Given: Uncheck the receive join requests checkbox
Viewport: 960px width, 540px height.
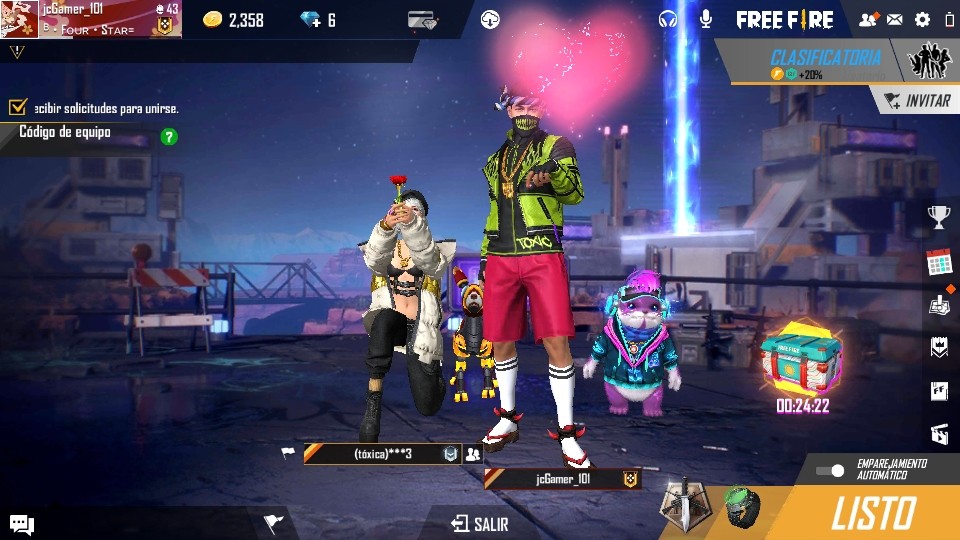Looking at the screenshot, I should coord(17,107).
